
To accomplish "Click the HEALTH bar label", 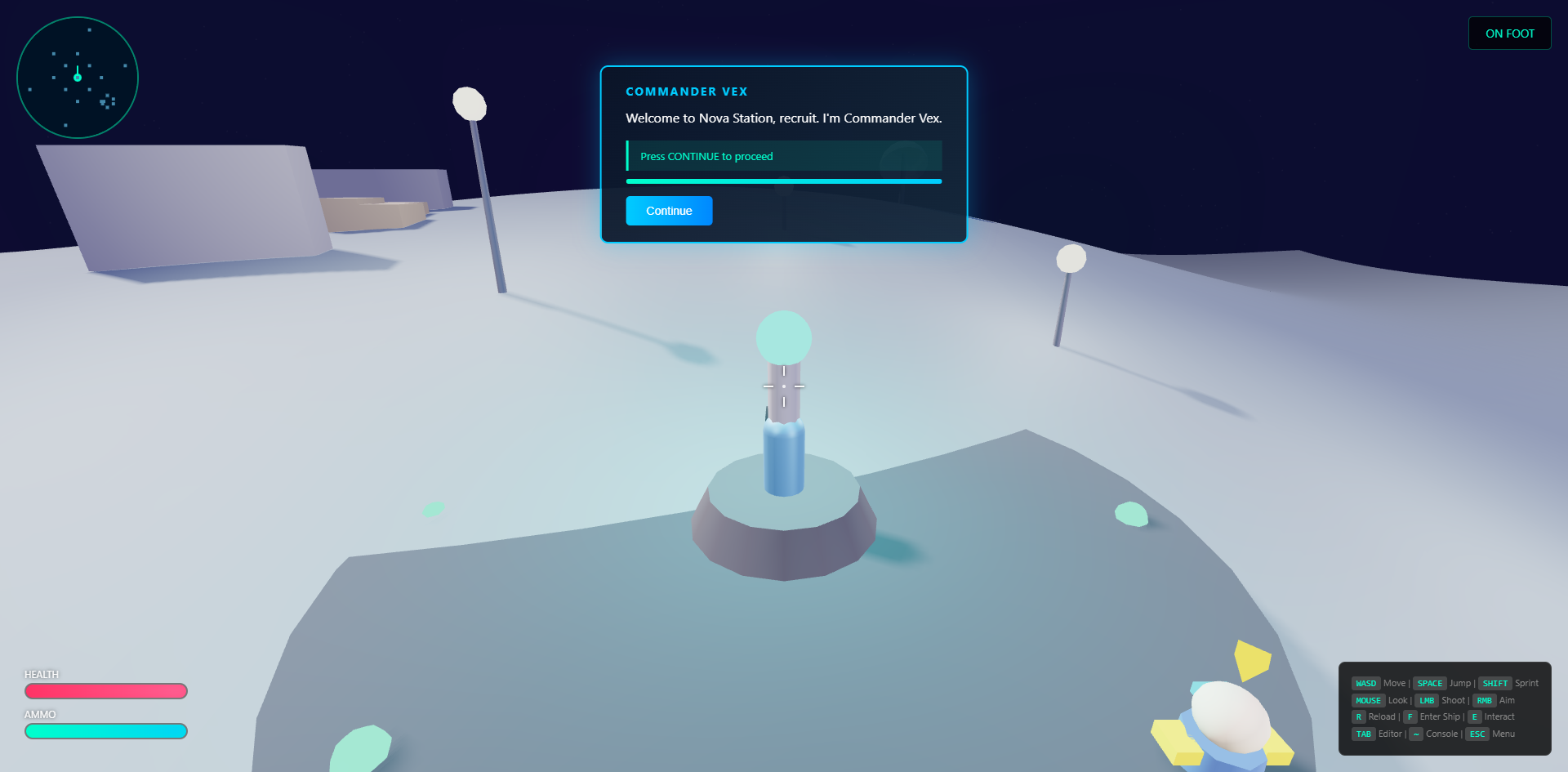I will (40, 674).
